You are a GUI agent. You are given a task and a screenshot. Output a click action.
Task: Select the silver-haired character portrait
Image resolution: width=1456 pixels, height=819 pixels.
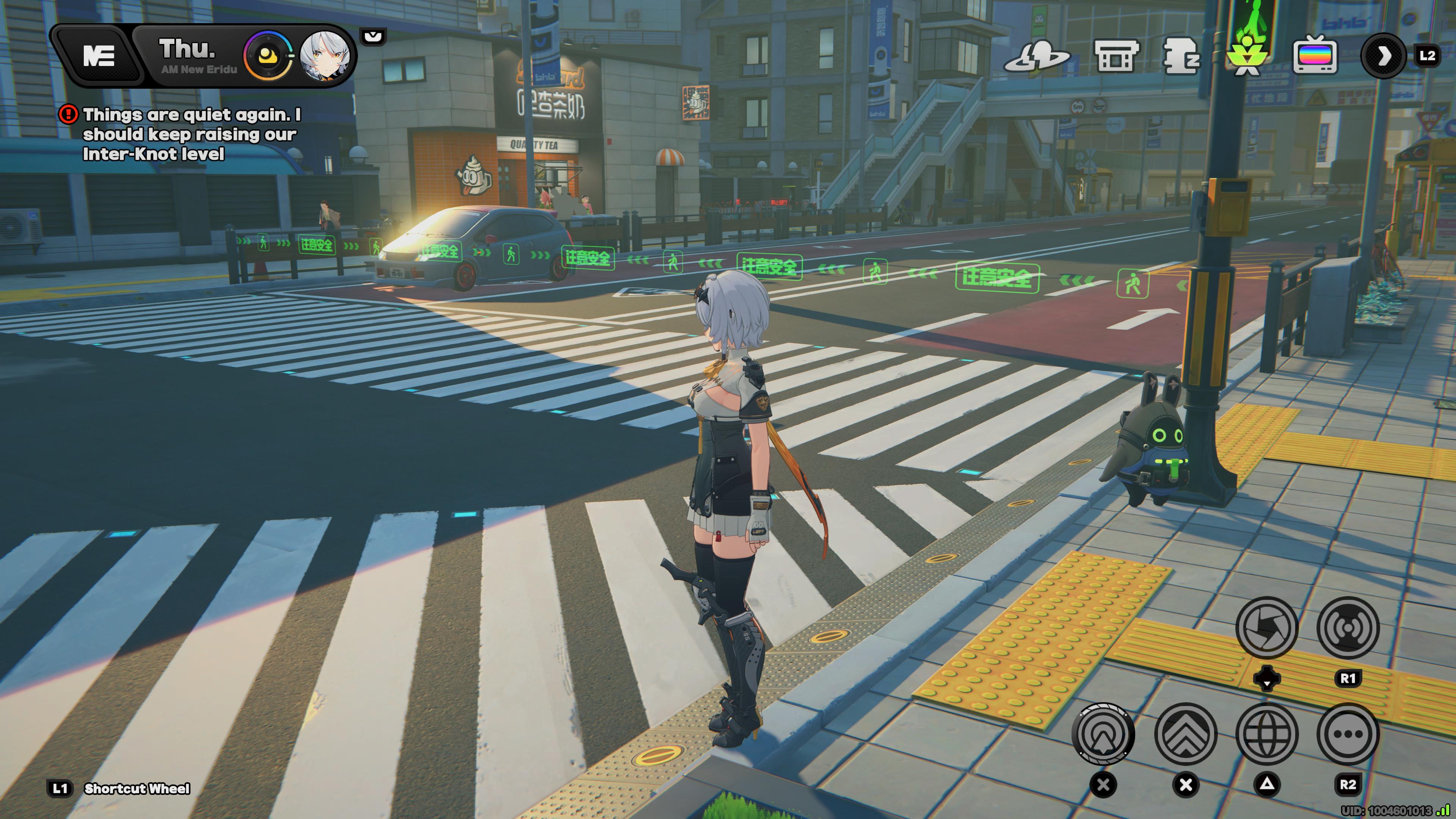coord(325,56)
